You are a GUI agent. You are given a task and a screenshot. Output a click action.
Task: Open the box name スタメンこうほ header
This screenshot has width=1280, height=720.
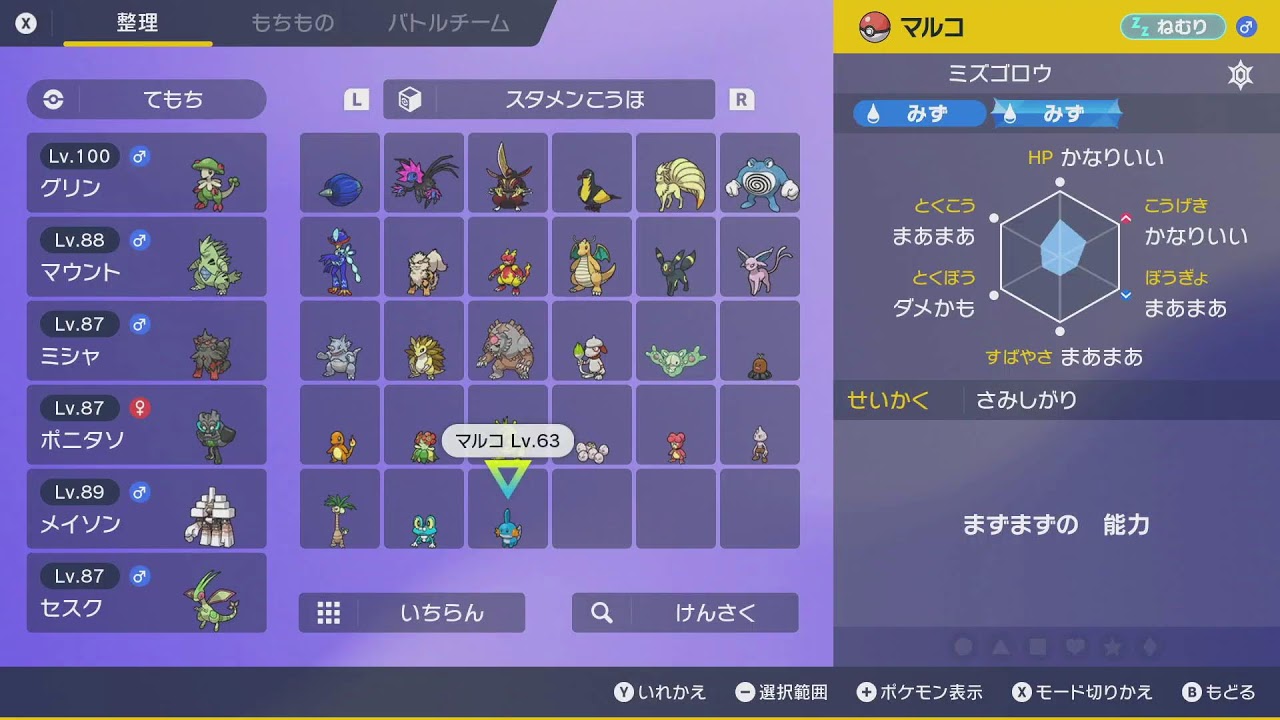click(x=578, y=99)
